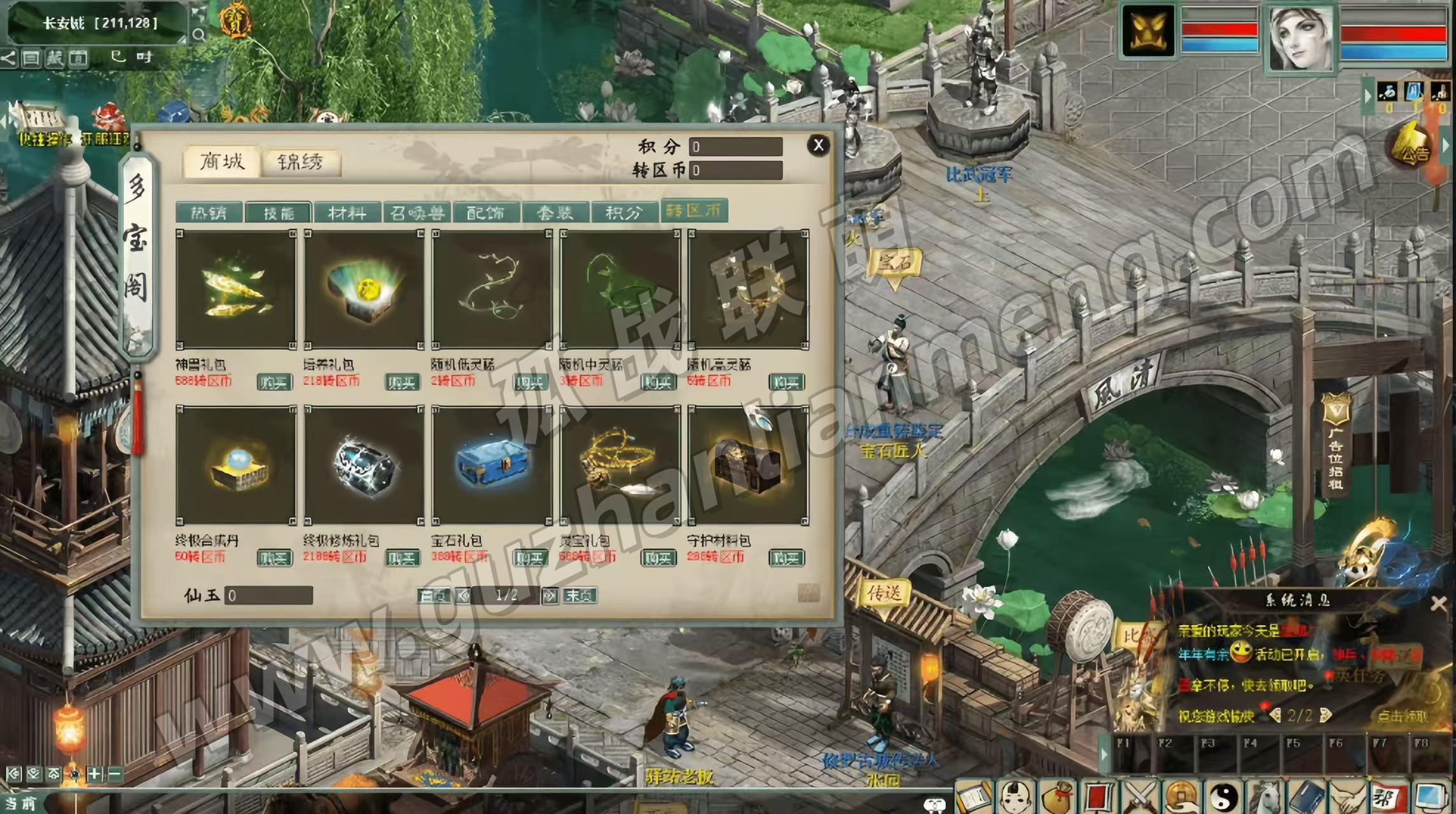Screen dimensions: 1456x814
Task: Switch to the 配饰 category tab
Action: click(486, 212)
